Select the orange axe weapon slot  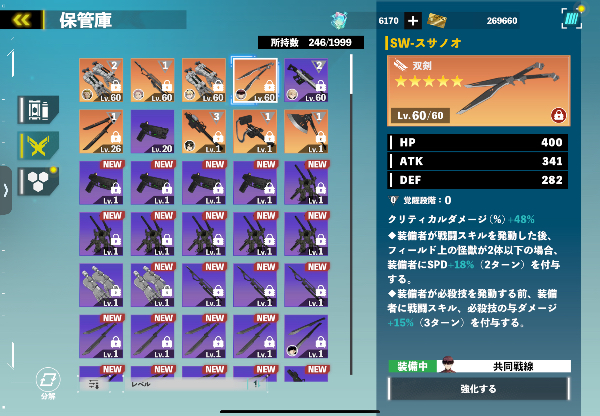pyautogui.click(x=306, y=132)
